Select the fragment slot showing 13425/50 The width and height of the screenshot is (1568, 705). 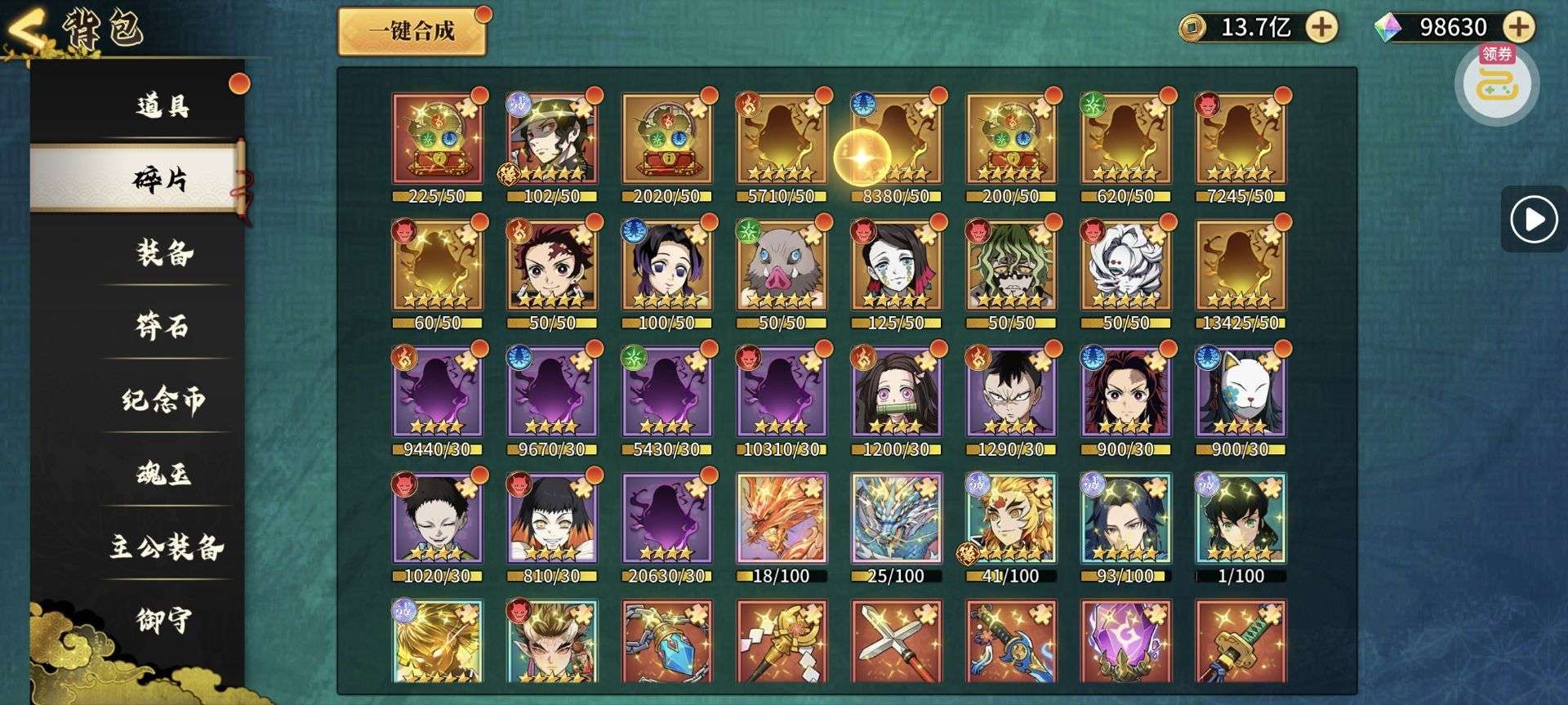(x=1240, y=265)
